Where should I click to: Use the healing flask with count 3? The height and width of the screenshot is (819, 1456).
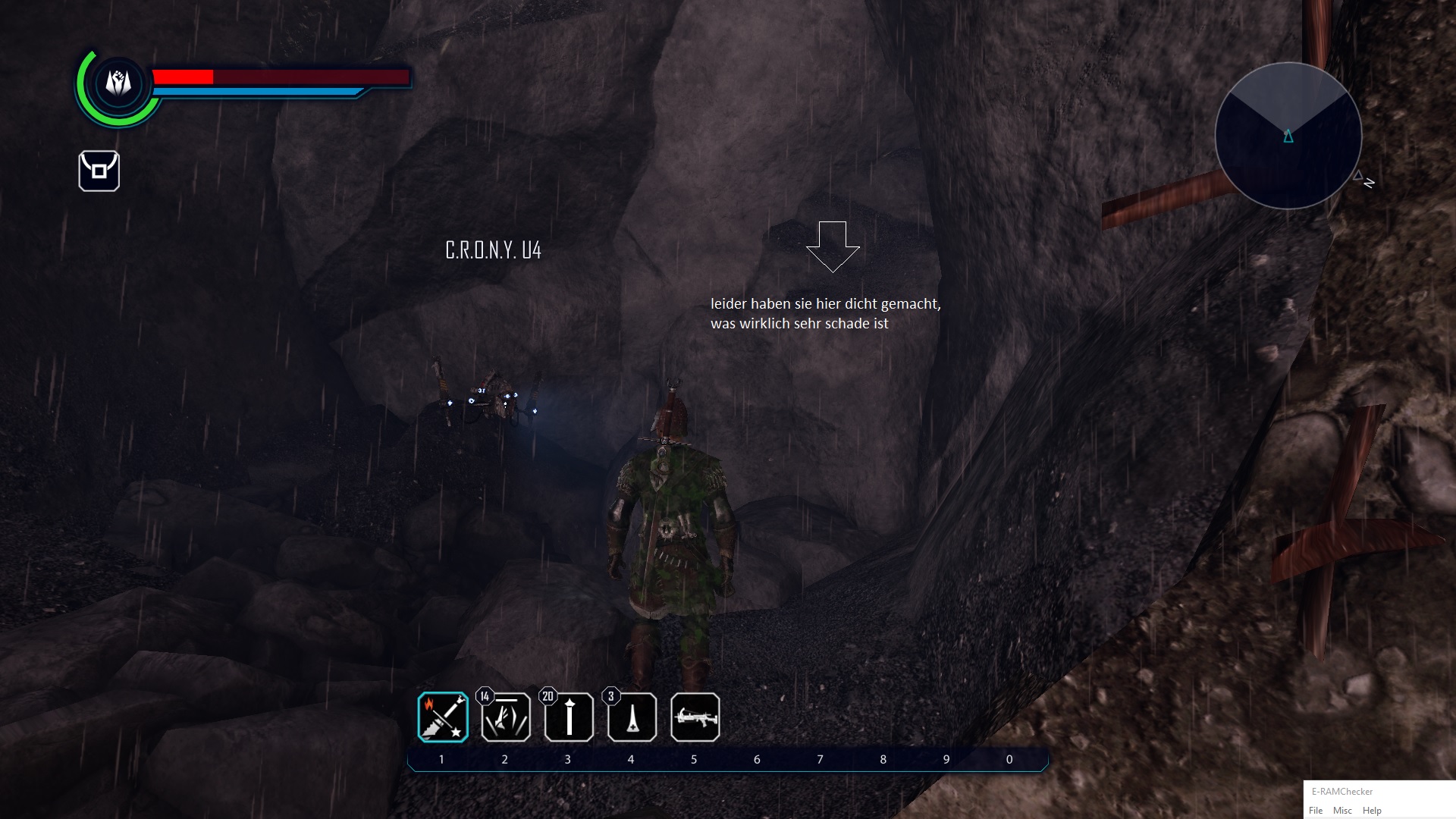tap(632, 717)
